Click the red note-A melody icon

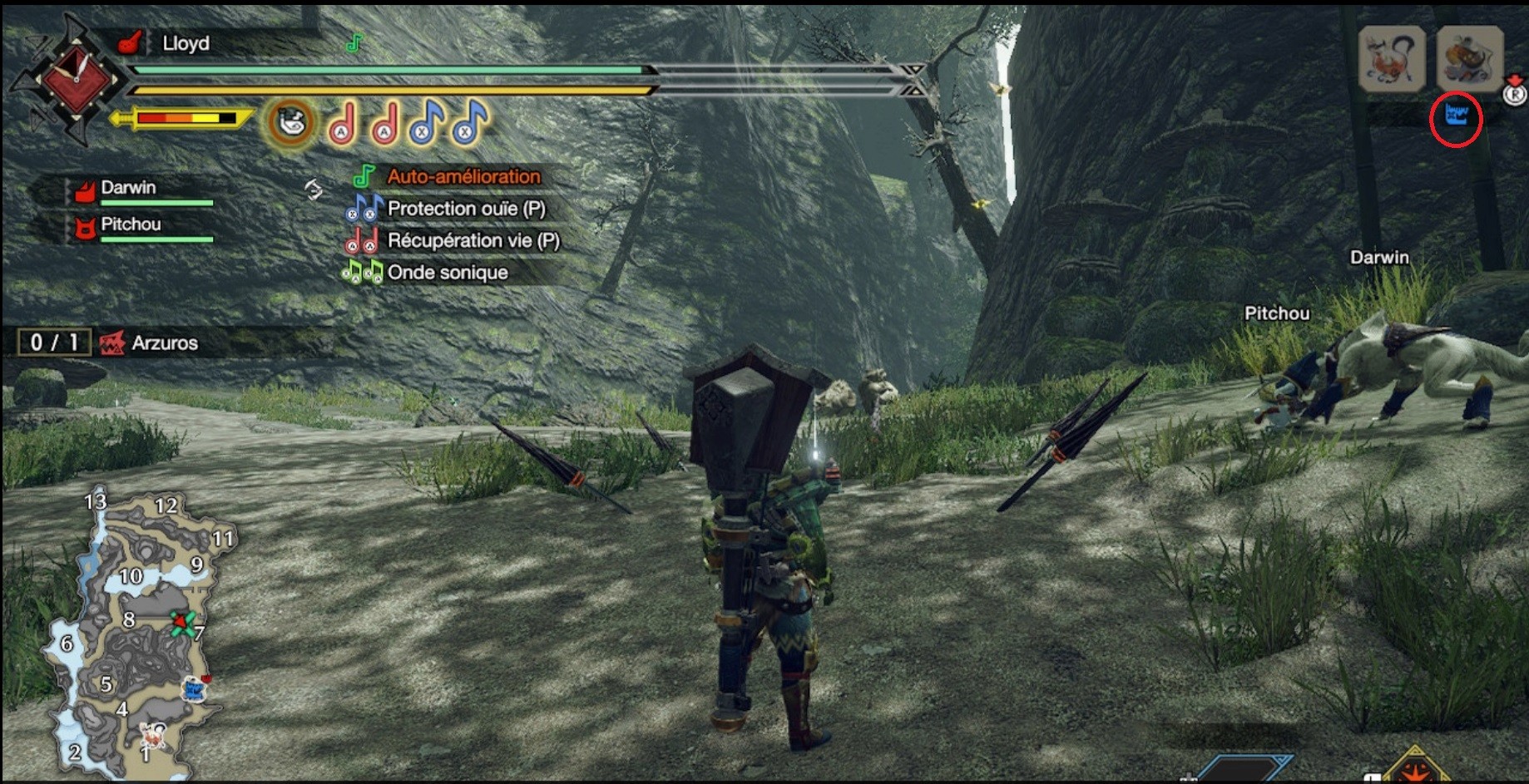(341, 125)
